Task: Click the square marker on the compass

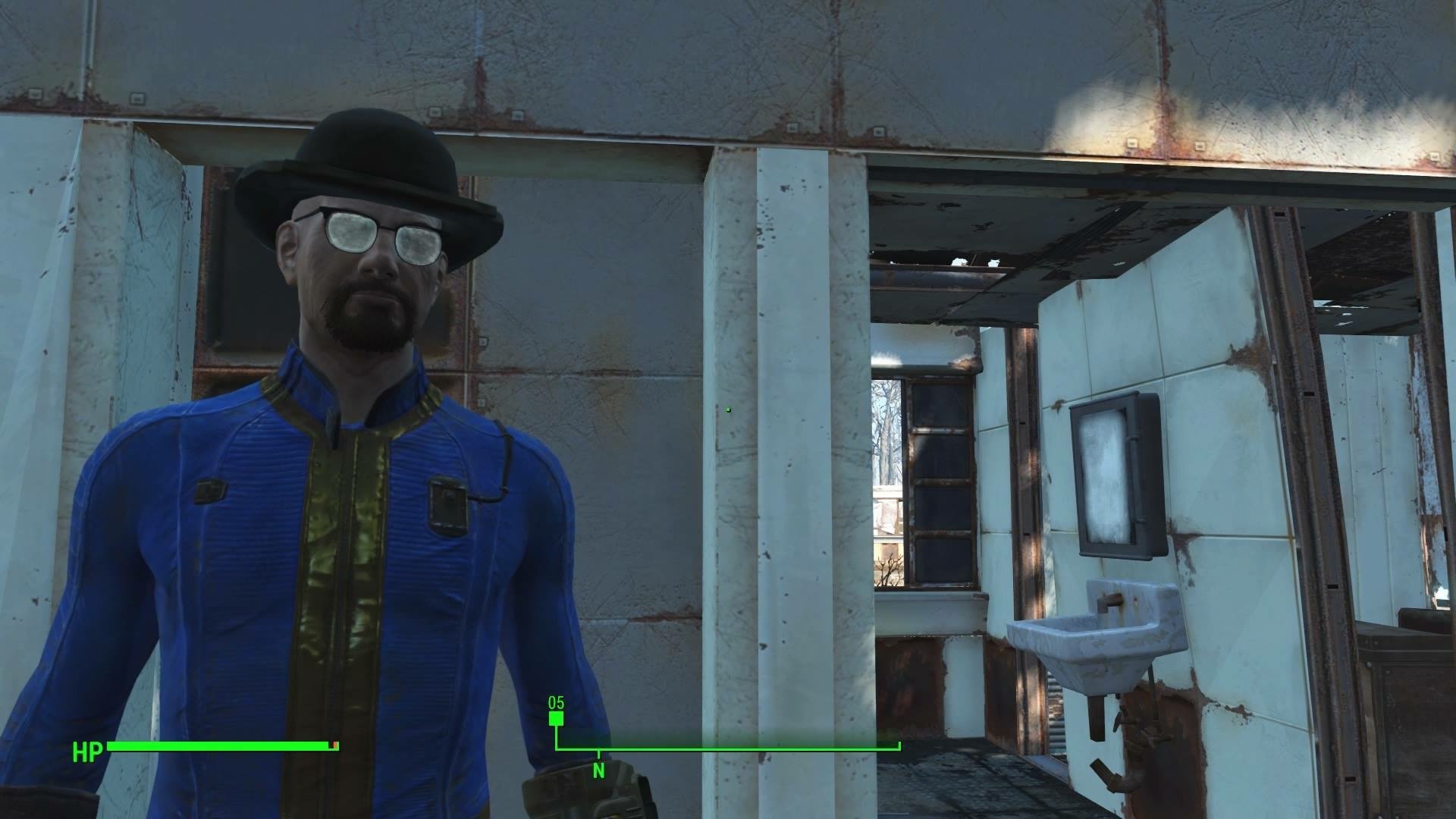Action: click(557, 719)
